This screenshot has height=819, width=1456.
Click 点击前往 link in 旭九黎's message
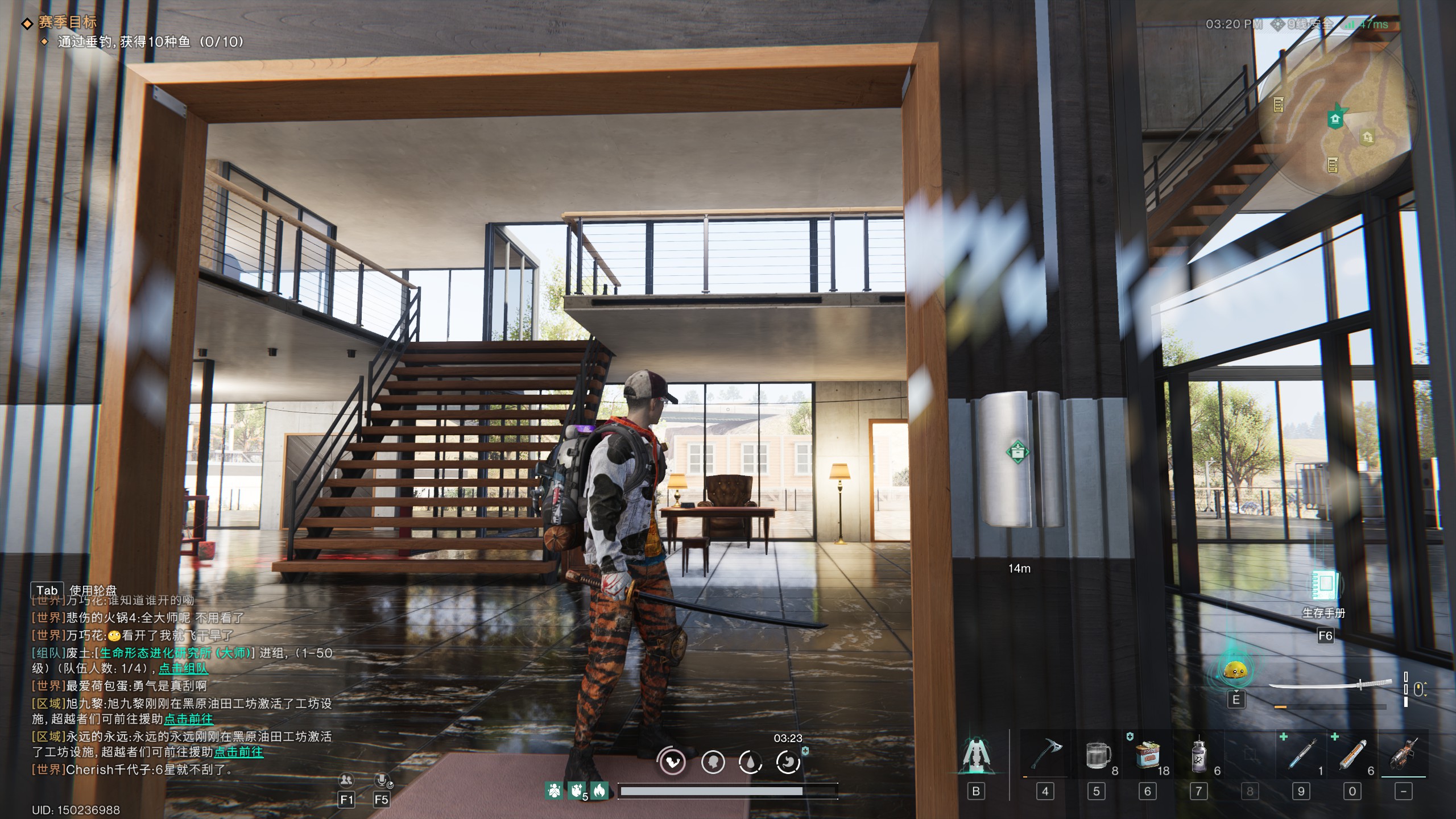[188, 719]
